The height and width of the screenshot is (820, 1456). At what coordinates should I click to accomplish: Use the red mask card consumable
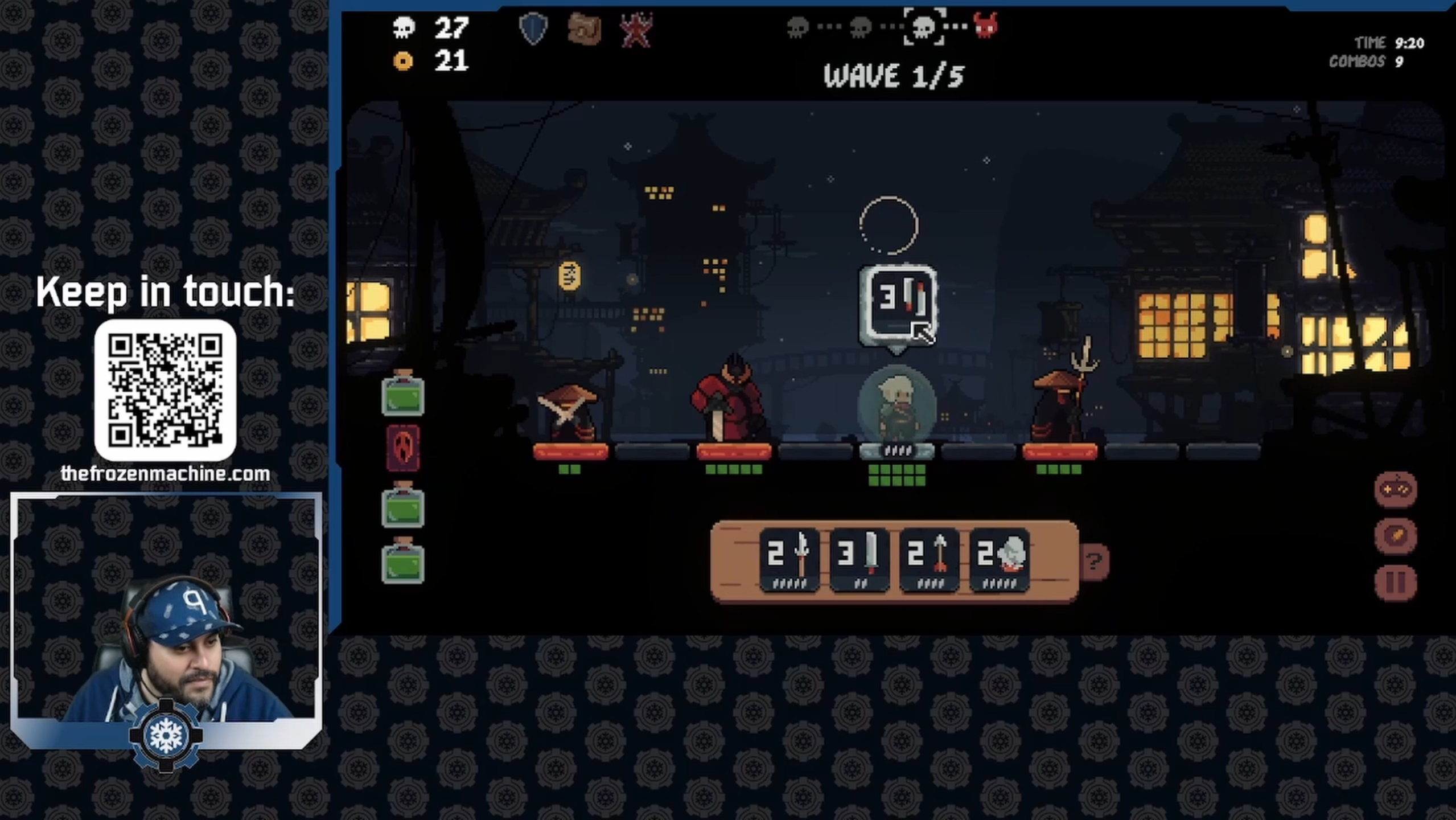pos(403,448)
